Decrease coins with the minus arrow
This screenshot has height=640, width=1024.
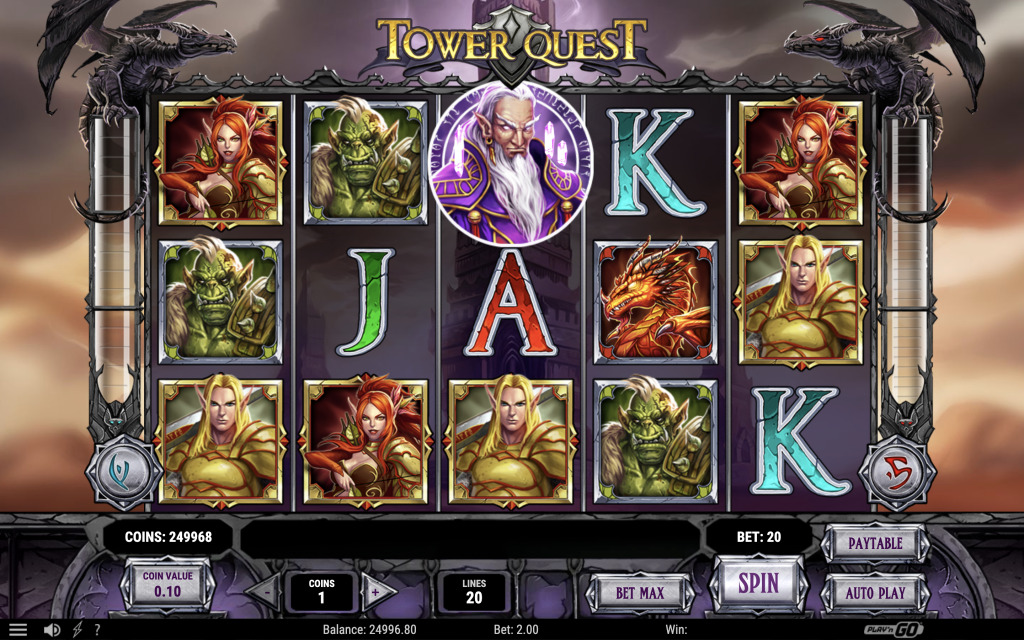[x=265, y=591]
